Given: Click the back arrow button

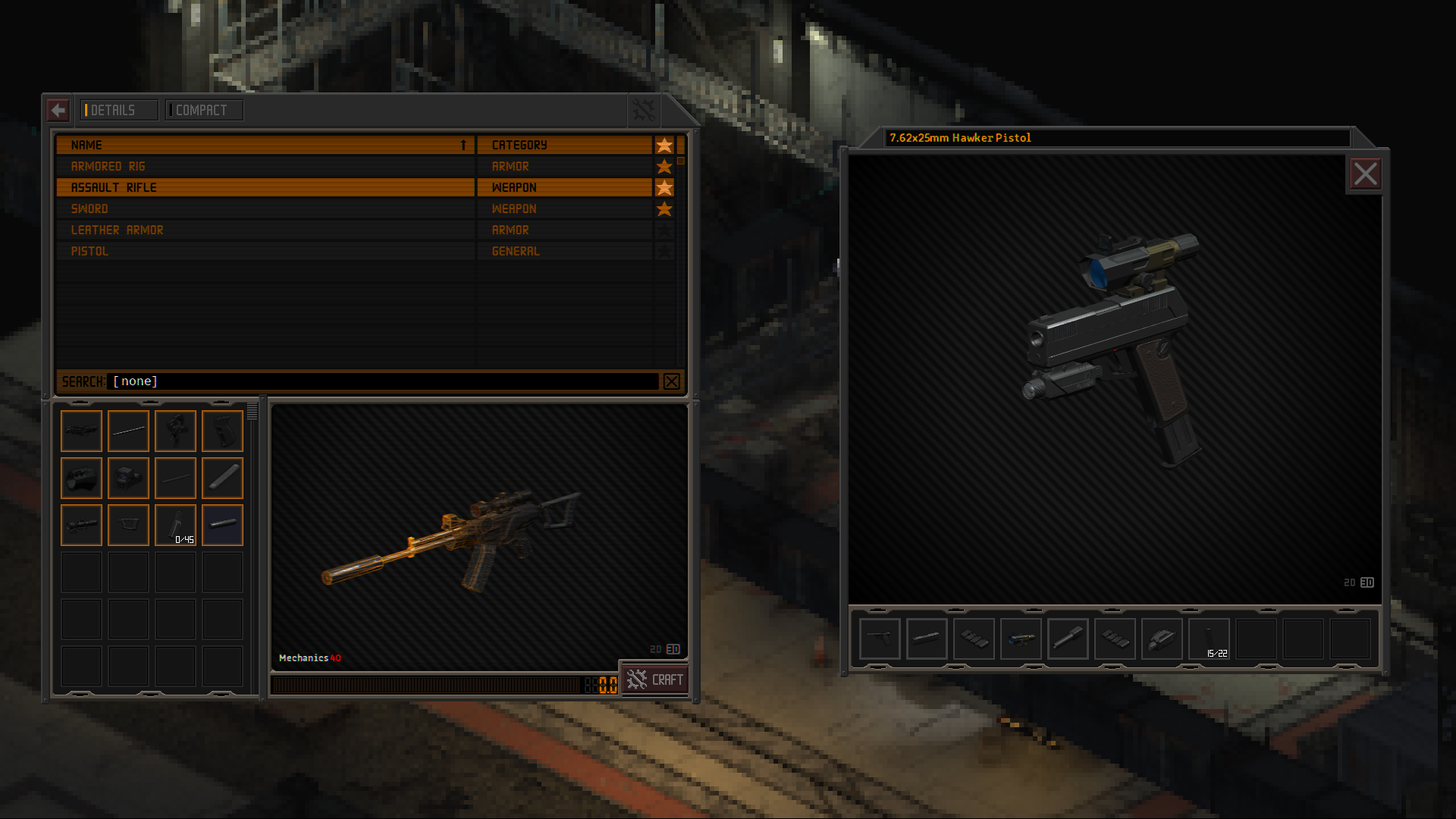Looking at the screenshot, I should (58, 110).
